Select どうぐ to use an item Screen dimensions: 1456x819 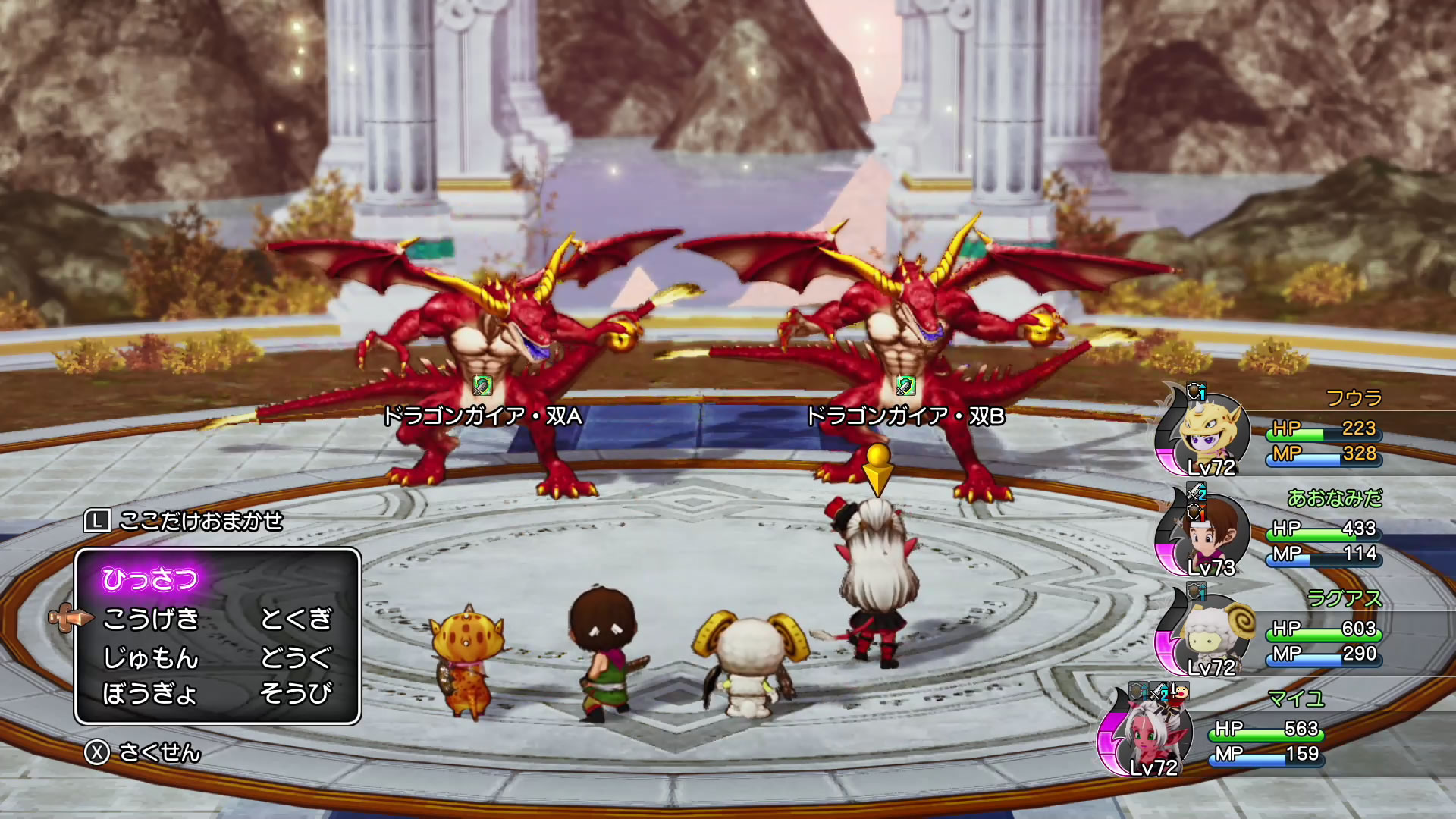click(296, 657)
